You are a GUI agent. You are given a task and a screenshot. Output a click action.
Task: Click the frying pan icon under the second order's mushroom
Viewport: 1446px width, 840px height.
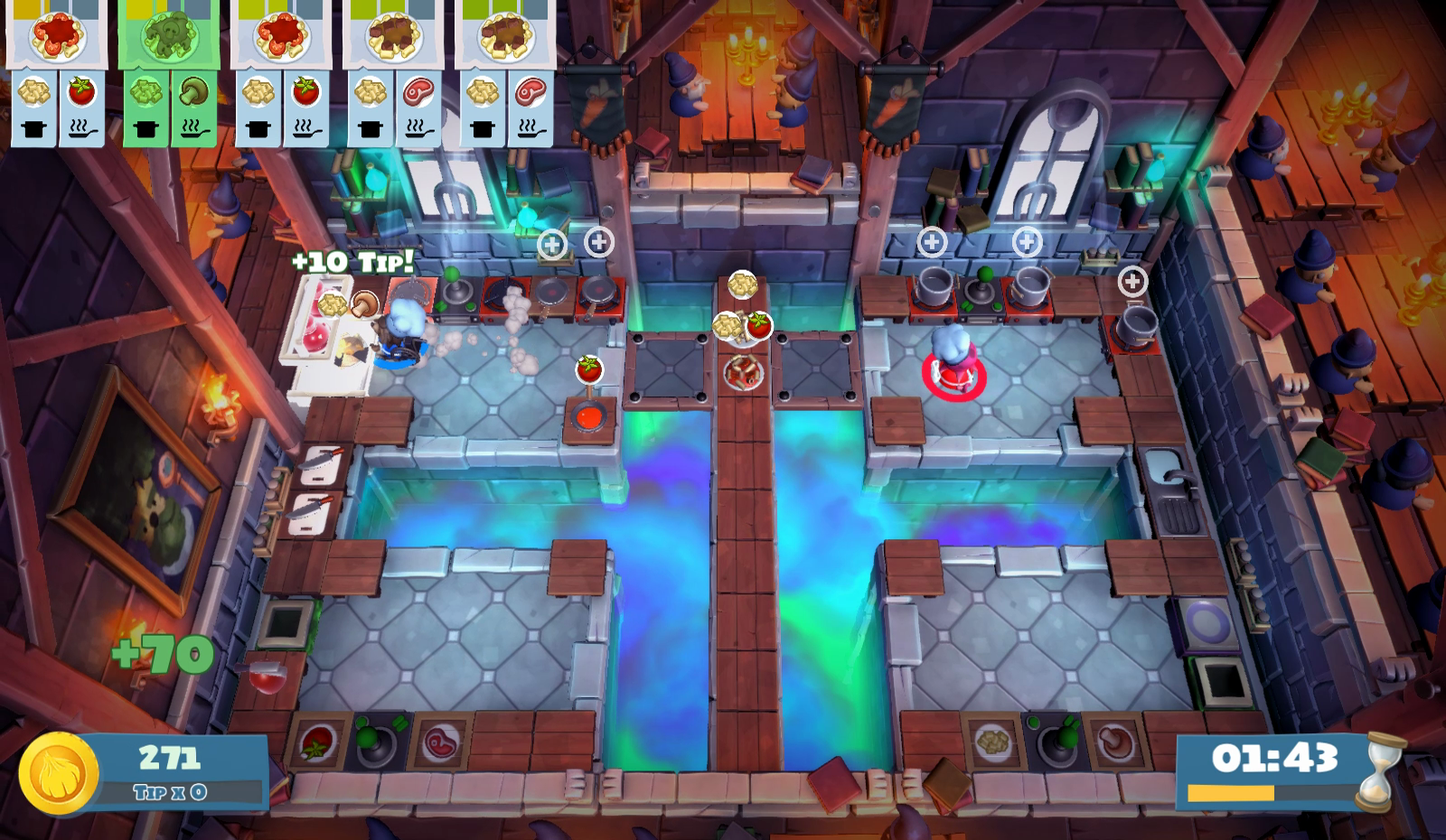pos(193,130)
